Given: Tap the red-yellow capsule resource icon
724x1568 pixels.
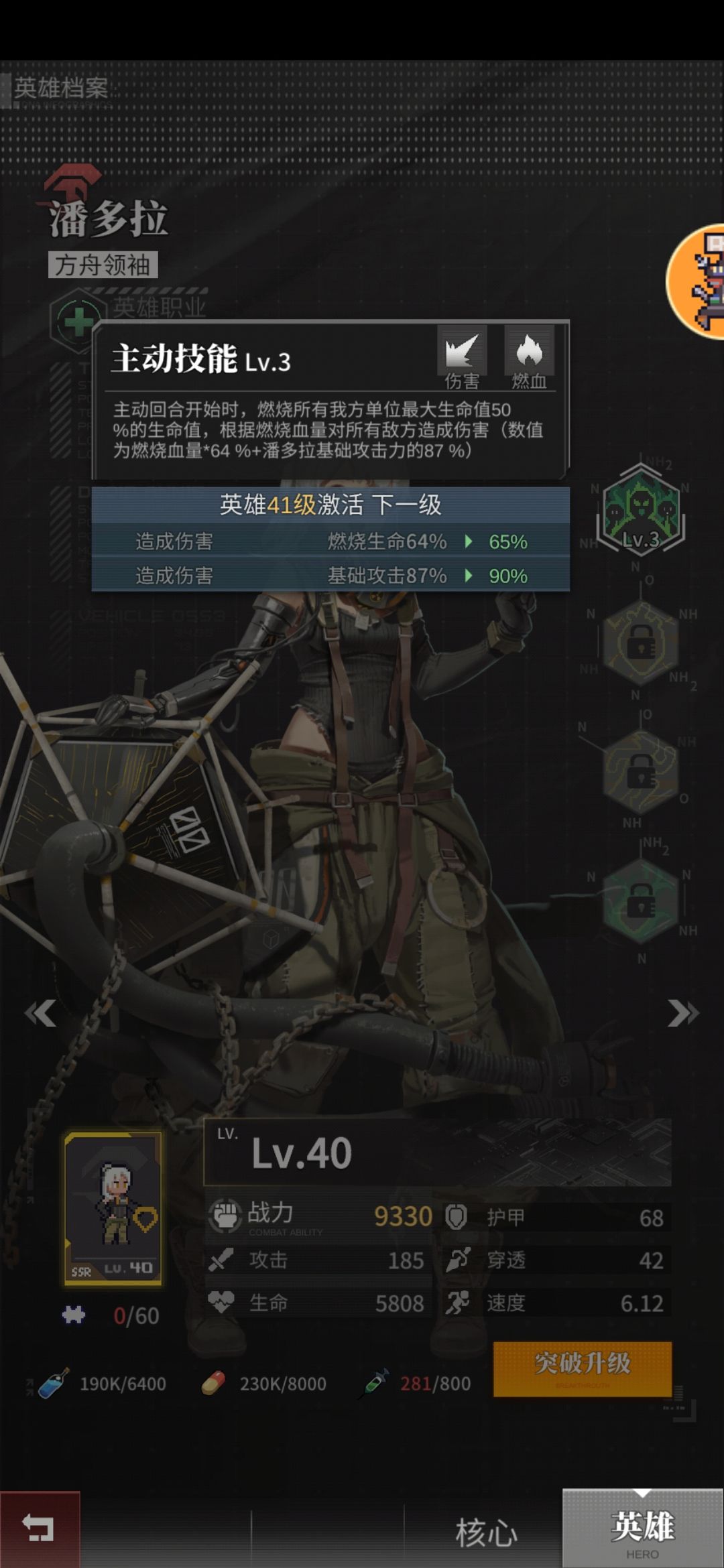Looking at the screenshot, I should 213,1383.
